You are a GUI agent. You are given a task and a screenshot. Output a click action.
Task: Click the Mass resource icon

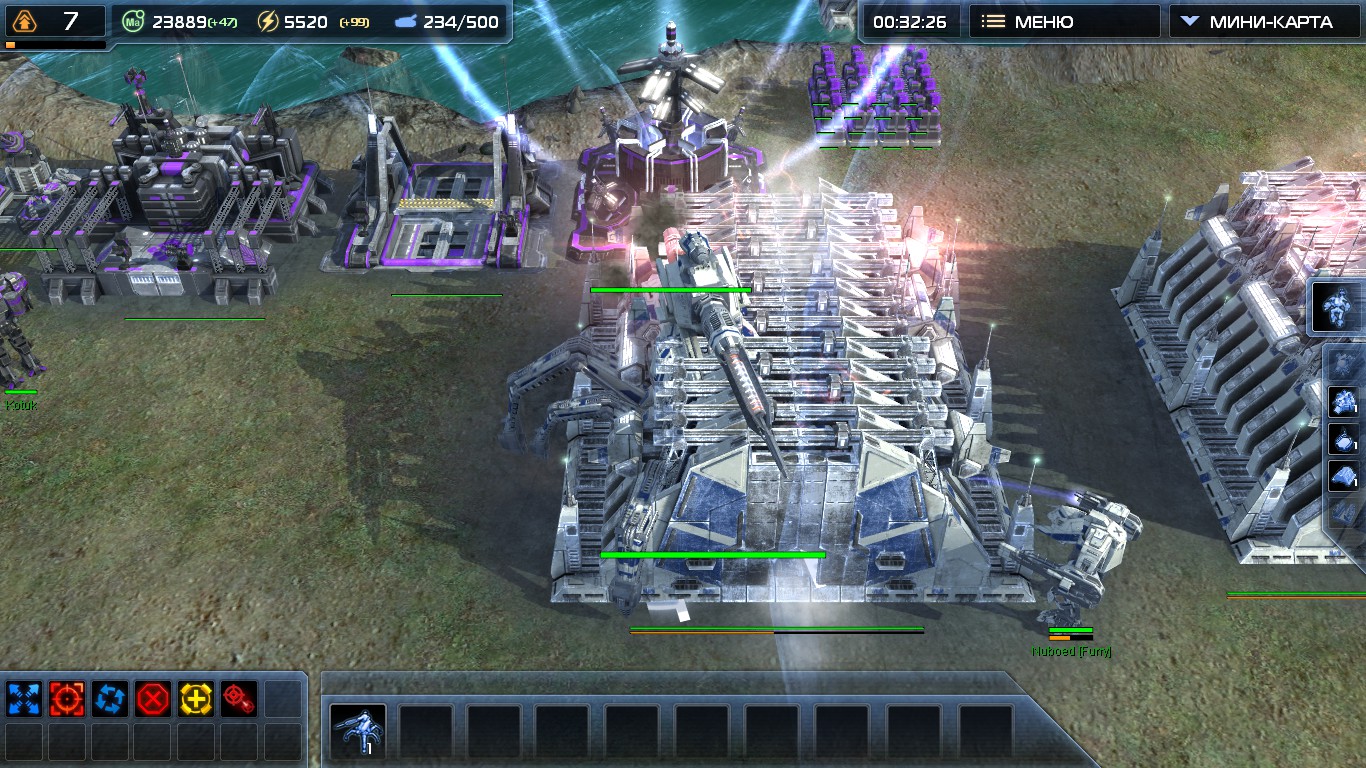tap(132, 21)
